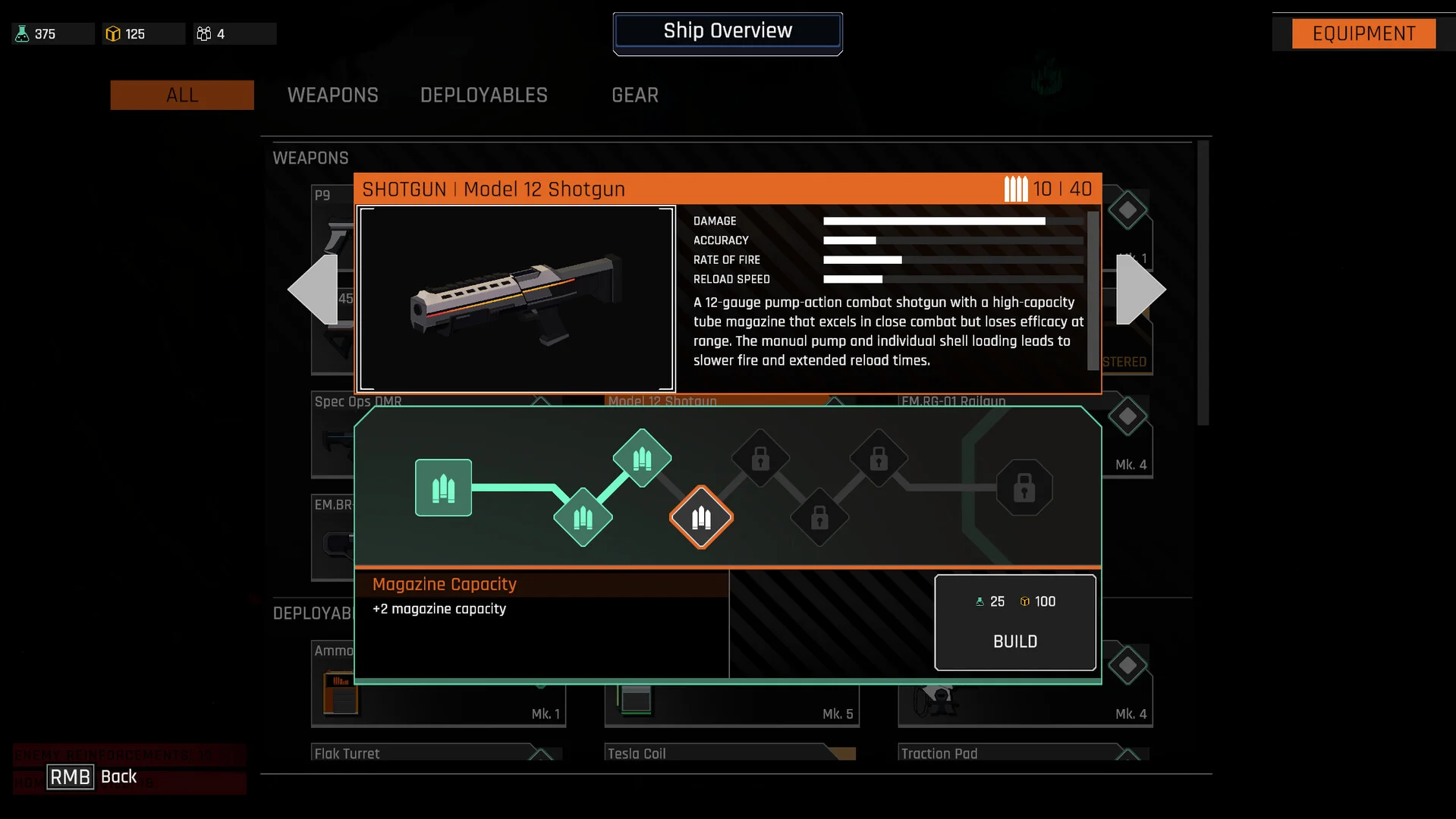The image size is (1456, 819).
Task: Click the orange EQUIPMENT button
Action: tap(1363, 34)
